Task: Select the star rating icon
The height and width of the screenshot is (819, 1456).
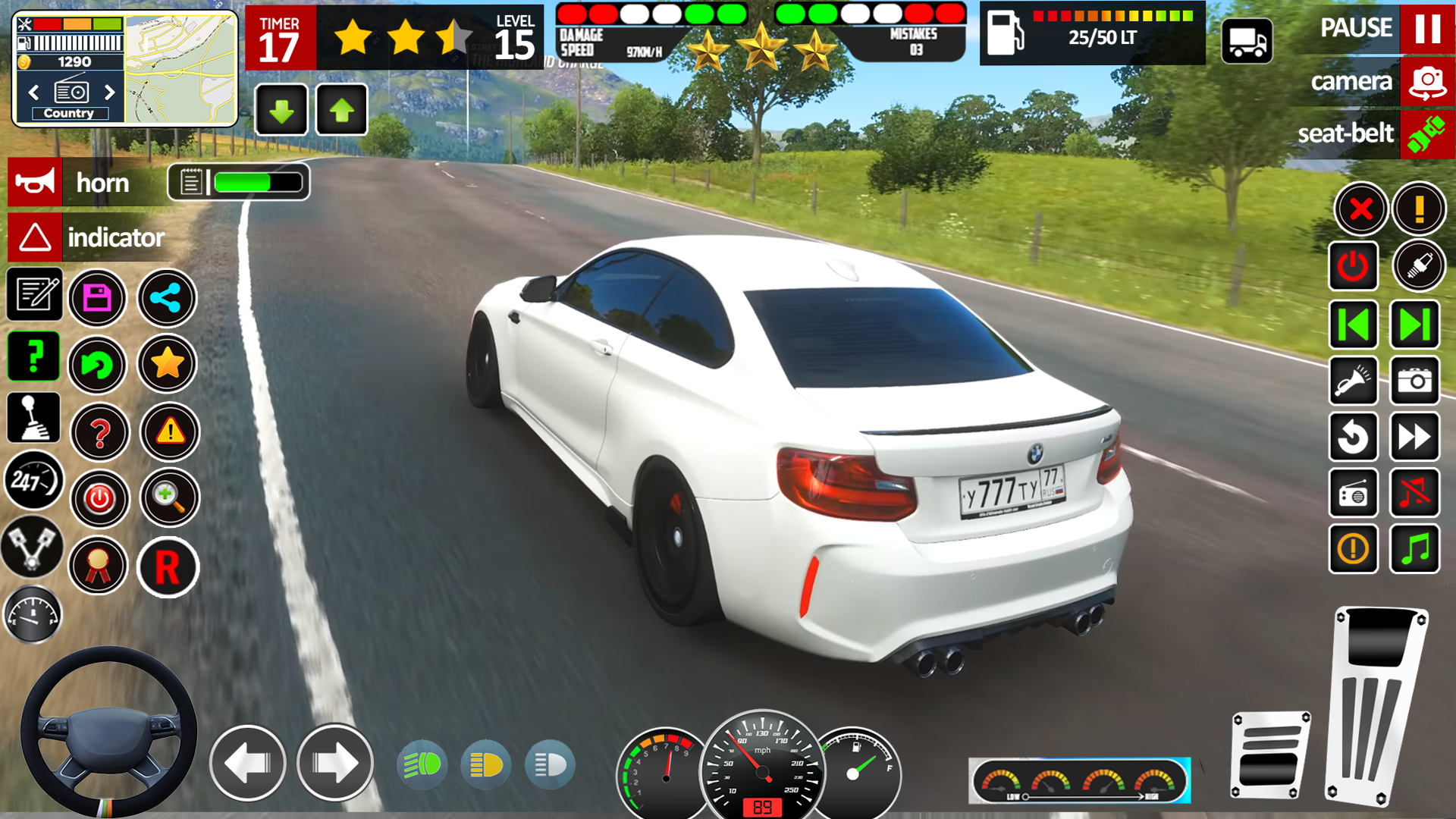Action: [x=168, y=366]
